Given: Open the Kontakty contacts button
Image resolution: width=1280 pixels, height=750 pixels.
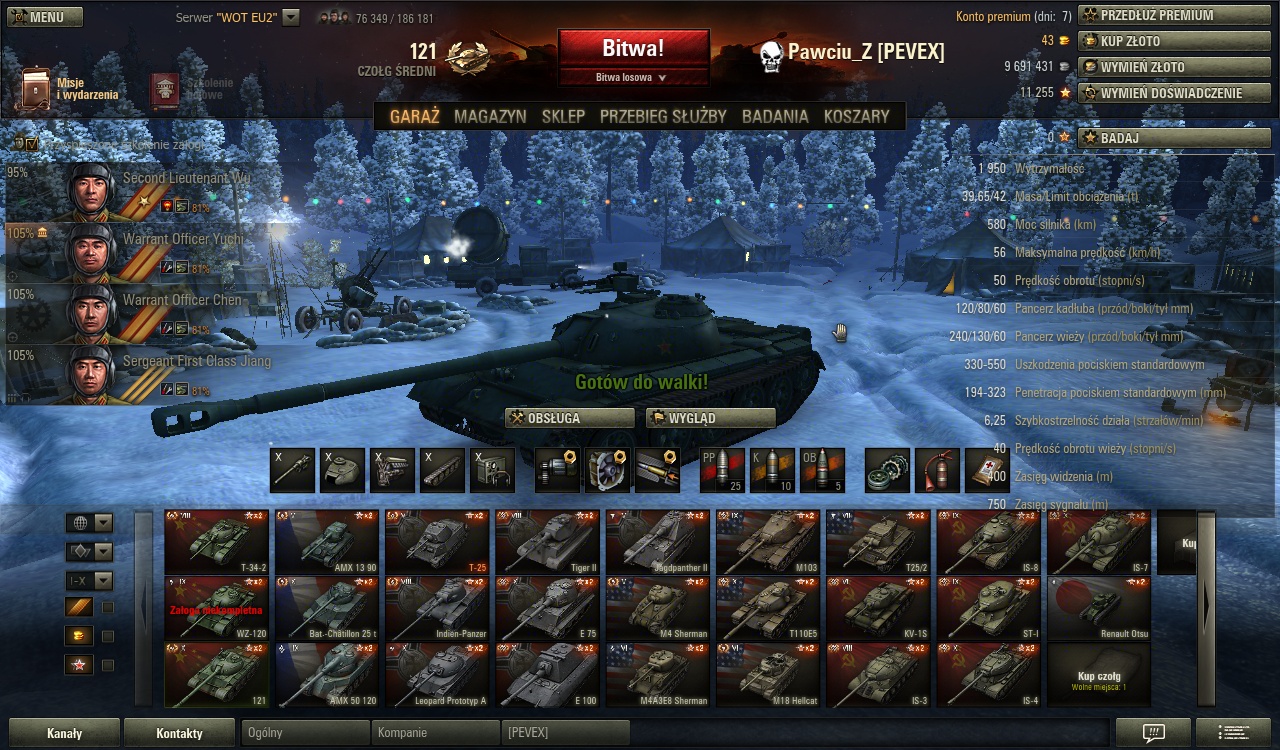Looking at the screenshot, I should [180, 733].
